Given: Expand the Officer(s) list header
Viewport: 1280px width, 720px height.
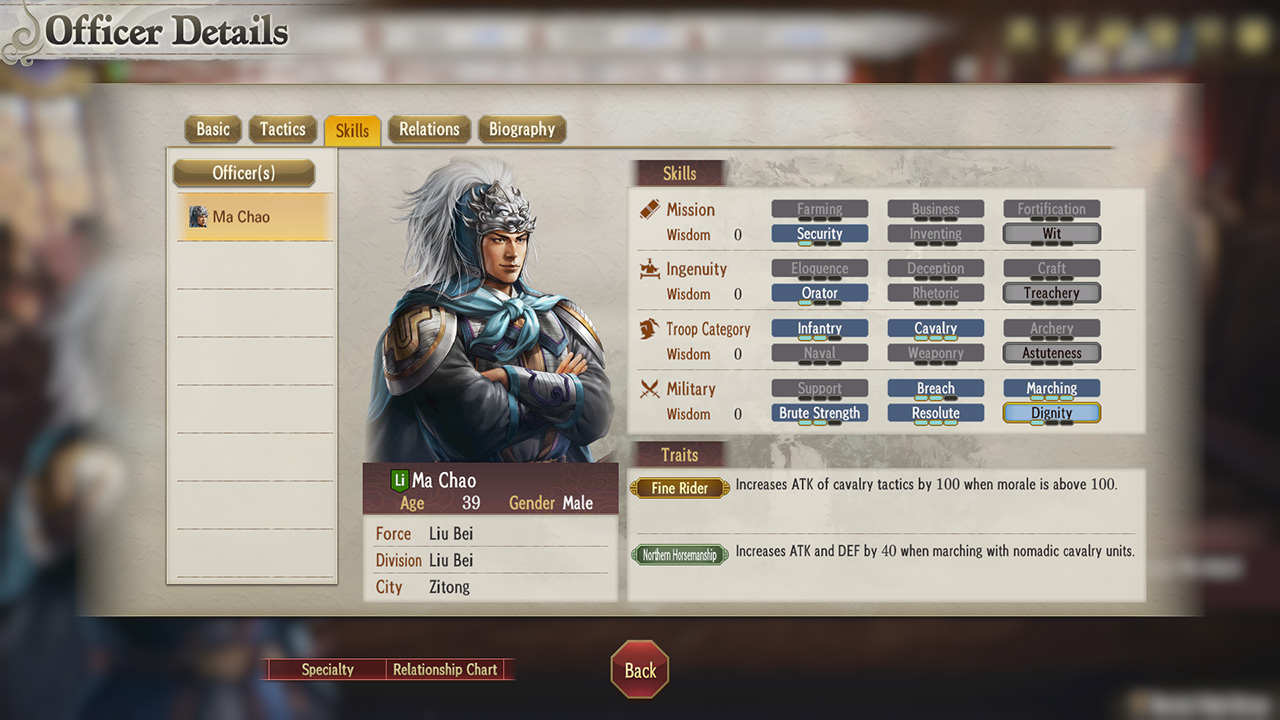Looking at the screenshot, I should (243, 173).
